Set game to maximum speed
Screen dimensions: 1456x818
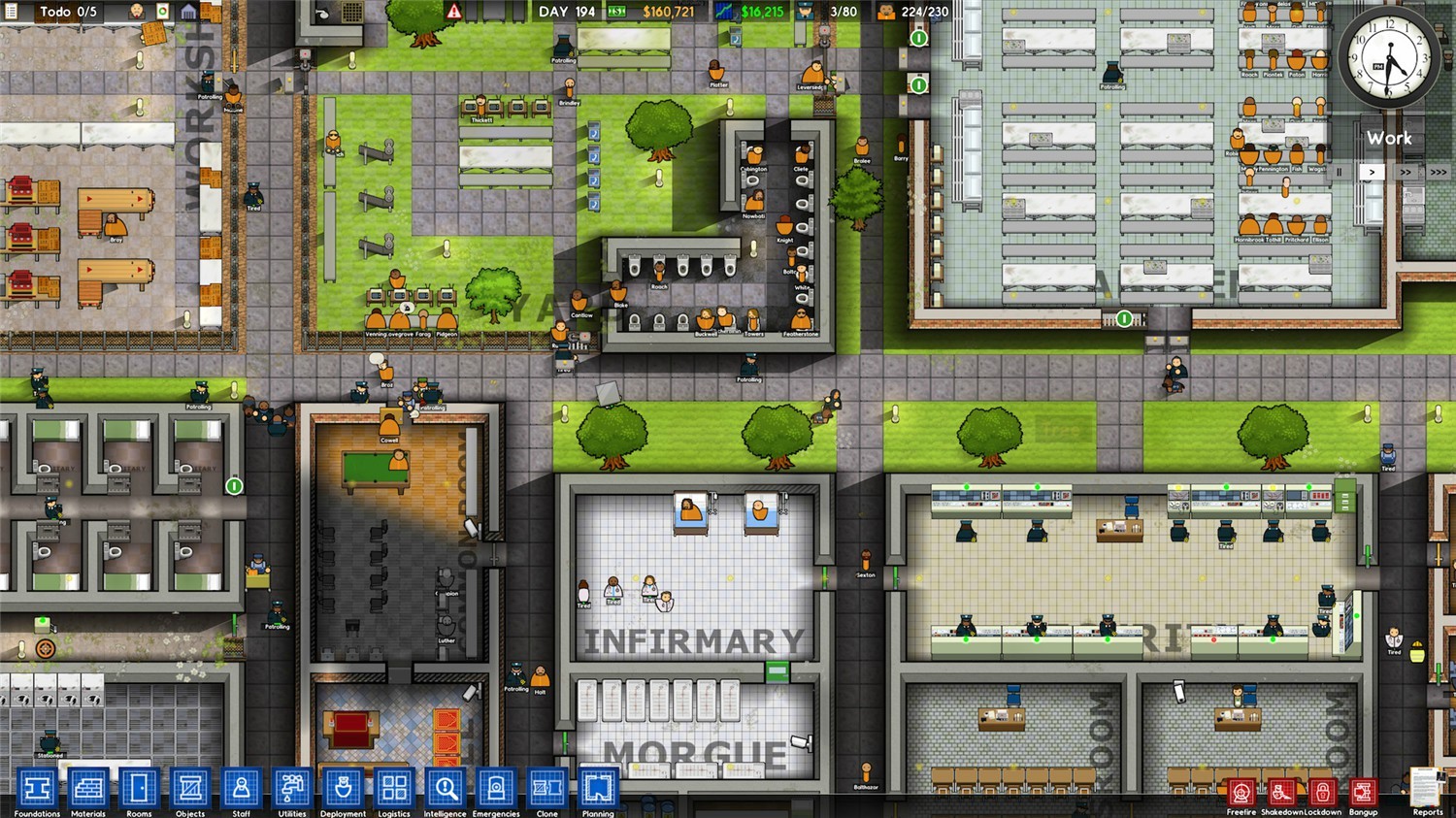tap(1440, 172)
